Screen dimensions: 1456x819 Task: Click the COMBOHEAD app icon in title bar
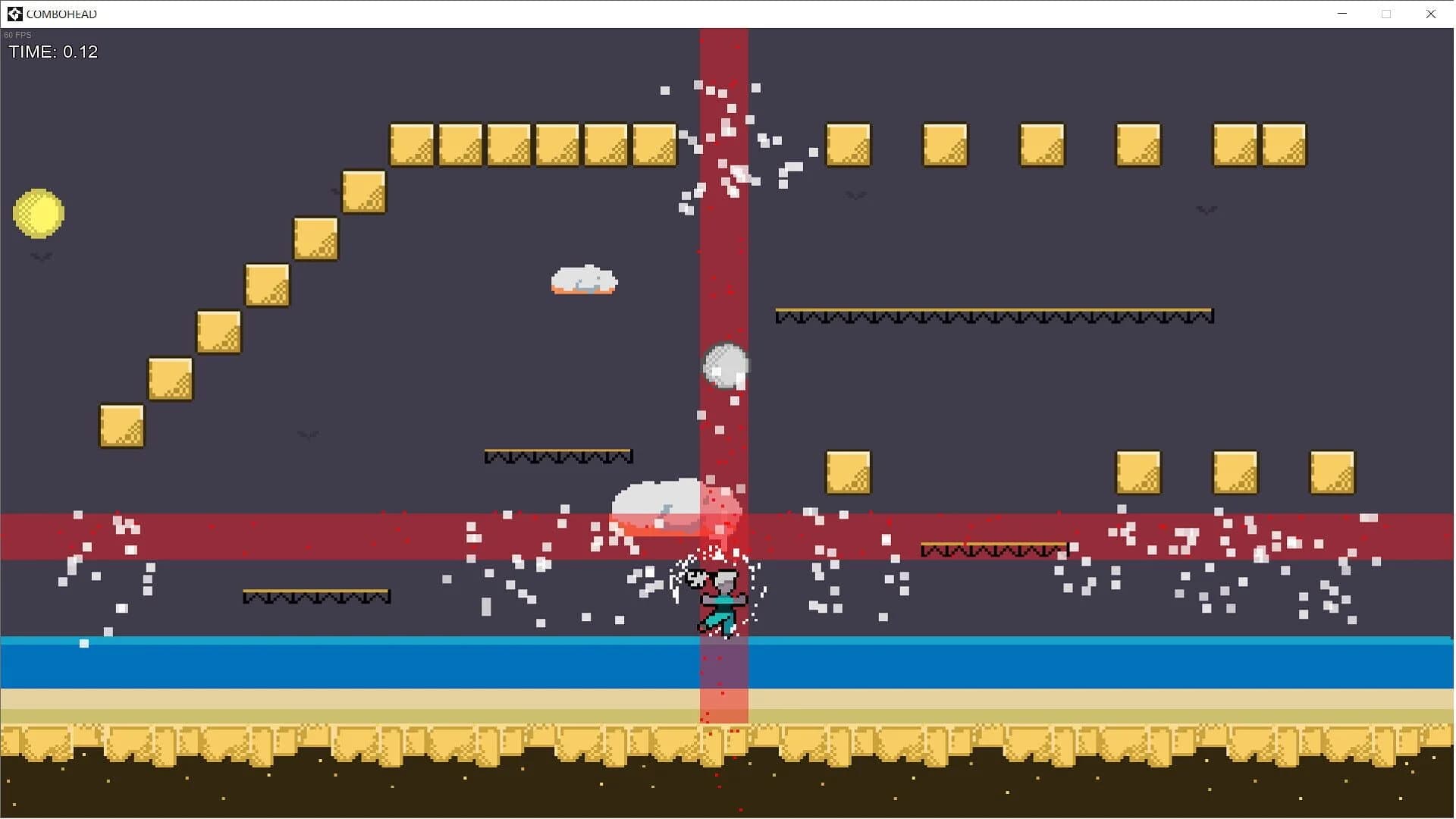[x=14, y=13]
